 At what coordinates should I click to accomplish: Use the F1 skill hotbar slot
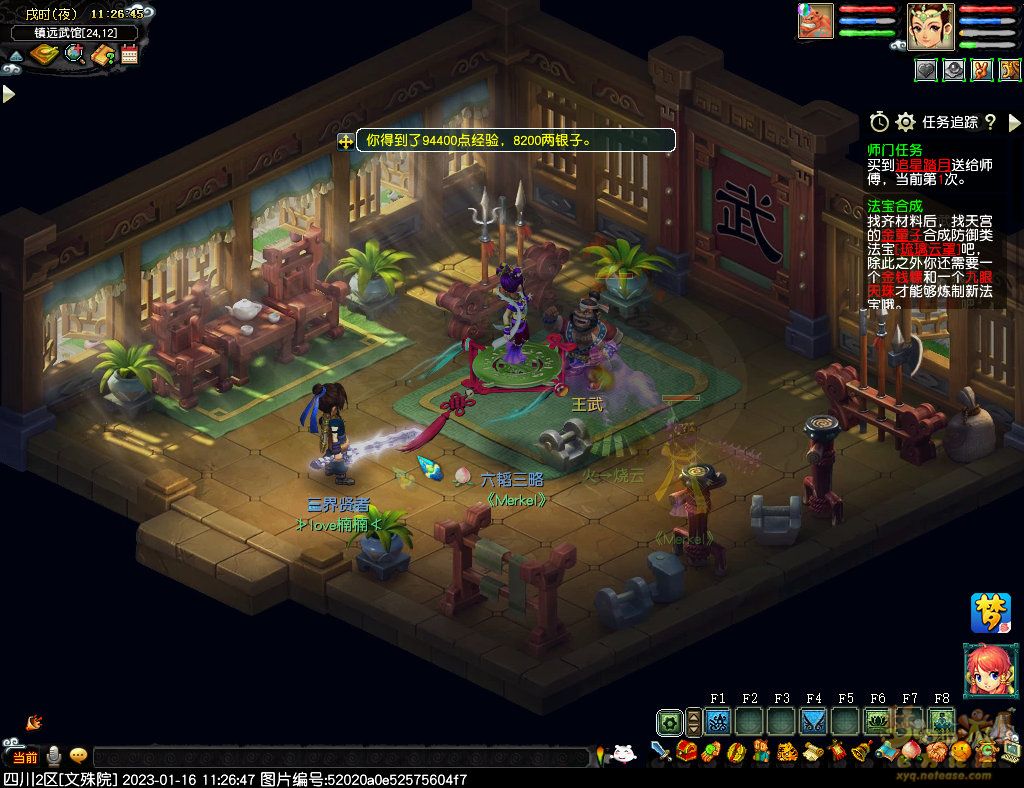click(x=717, y=721)
